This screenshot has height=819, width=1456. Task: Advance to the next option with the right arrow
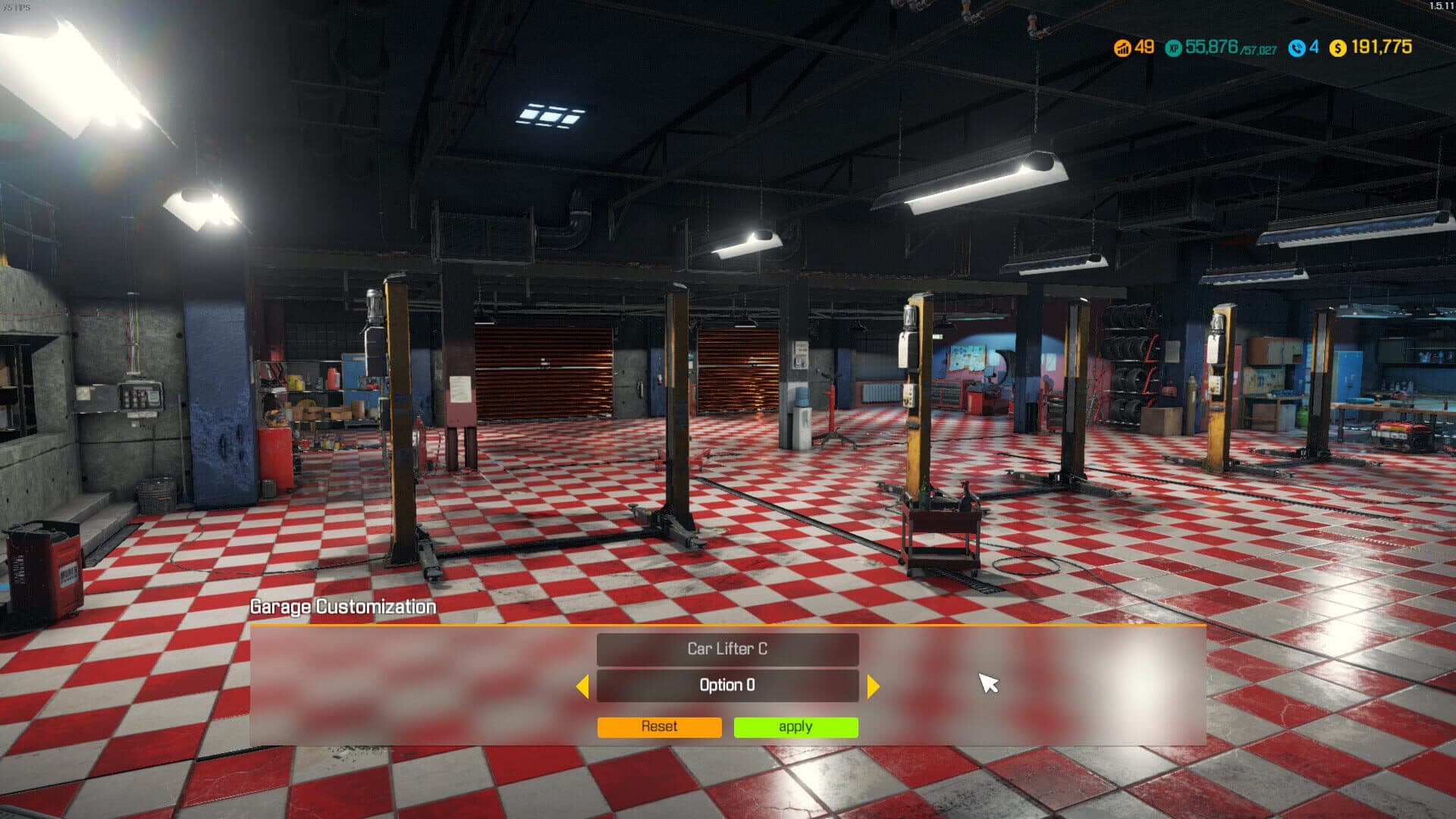coord(873,686)
